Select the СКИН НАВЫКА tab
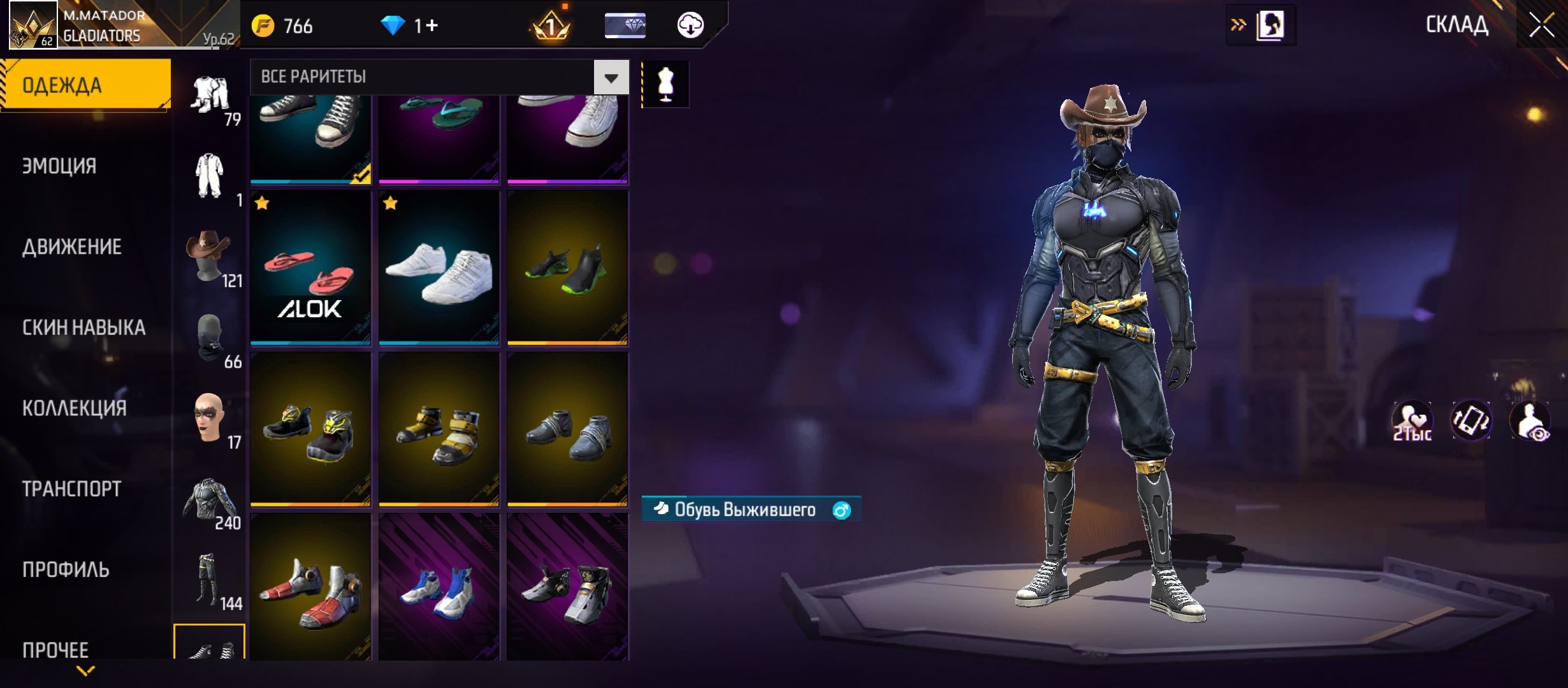This screenshot has width=1568, height=688. click(x=84, y=327)
